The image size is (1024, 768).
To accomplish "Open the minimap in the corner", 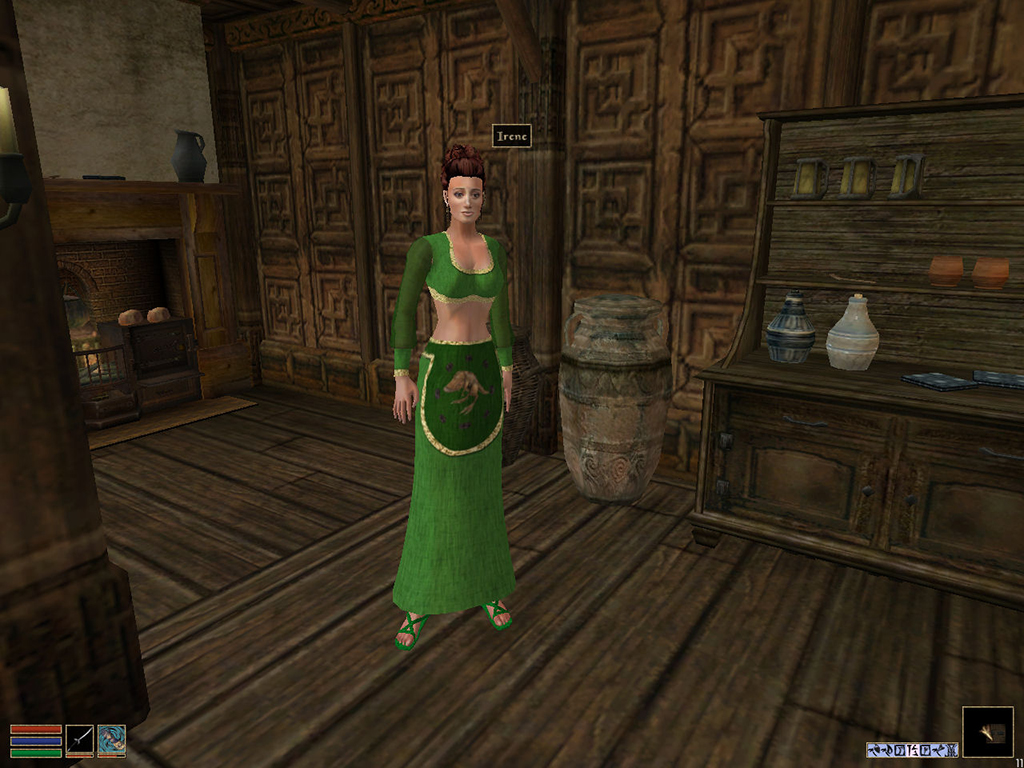I will [x=987, y=732].
